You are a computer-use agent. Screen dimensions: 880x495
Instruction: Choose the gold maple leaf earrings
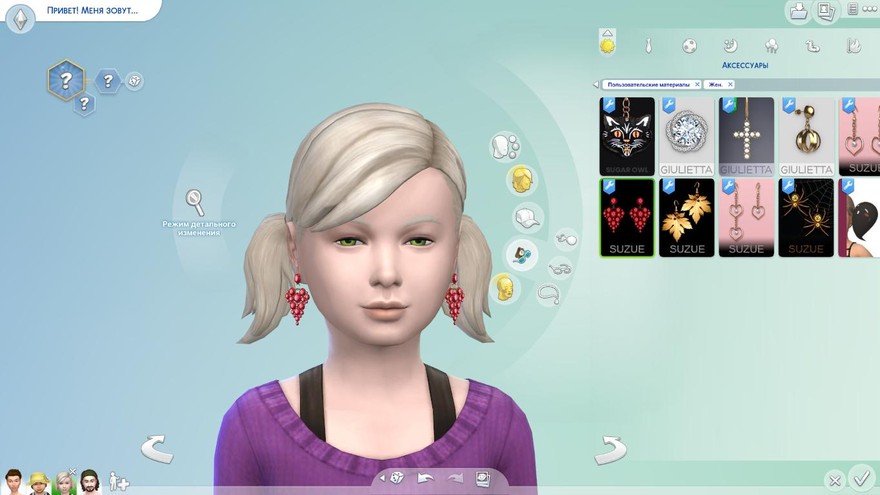pos(687,217)
